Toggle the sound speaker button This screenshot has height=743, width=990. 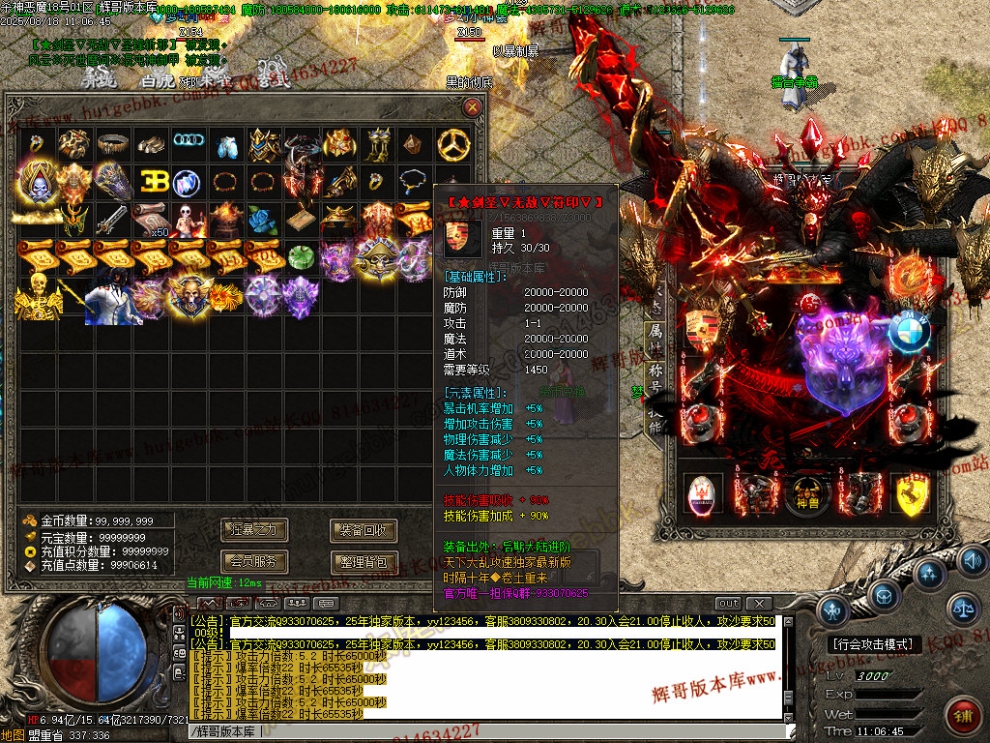coord(971,559)
